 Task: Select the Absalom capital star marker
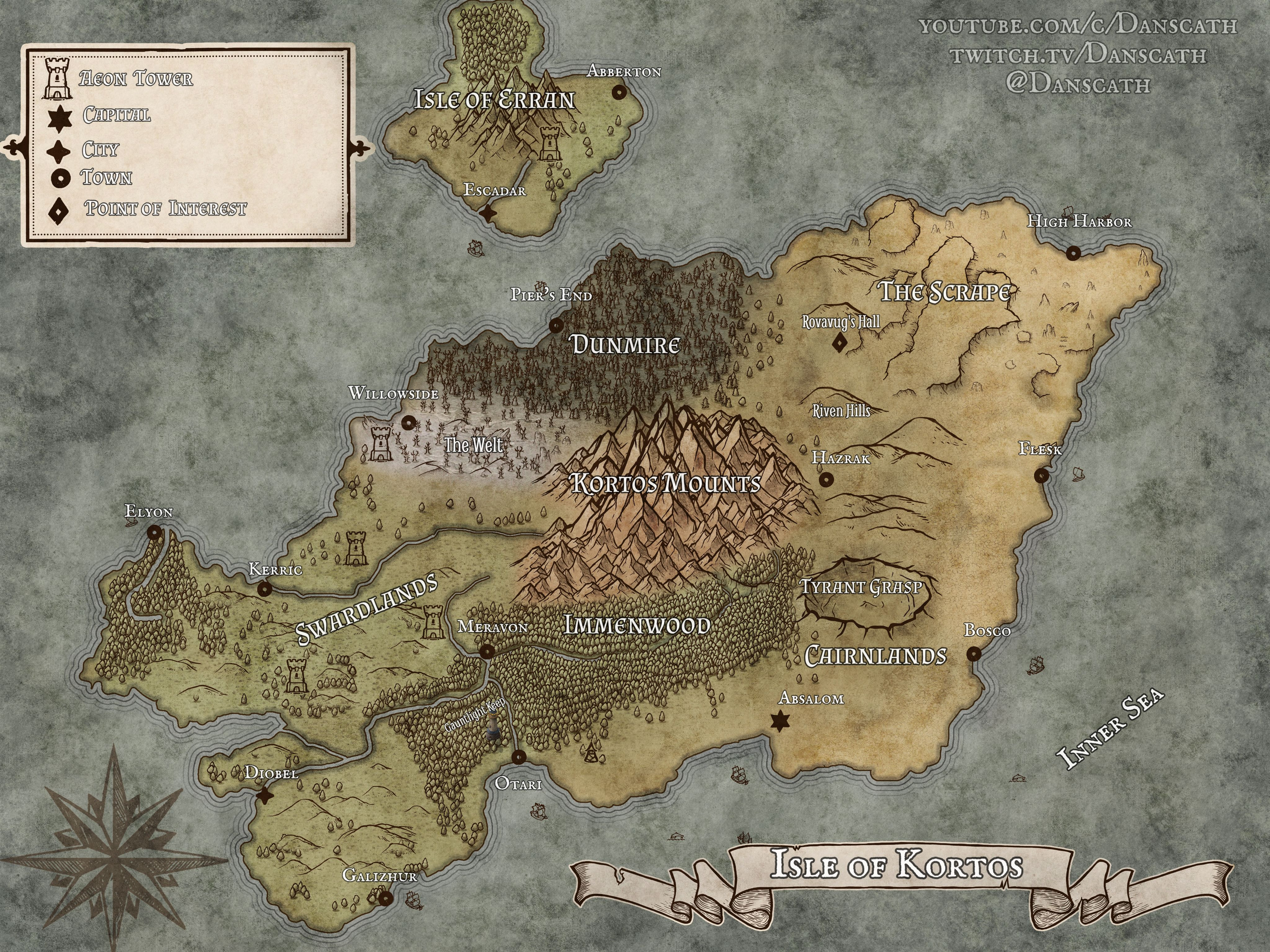(x=780, y=721)
